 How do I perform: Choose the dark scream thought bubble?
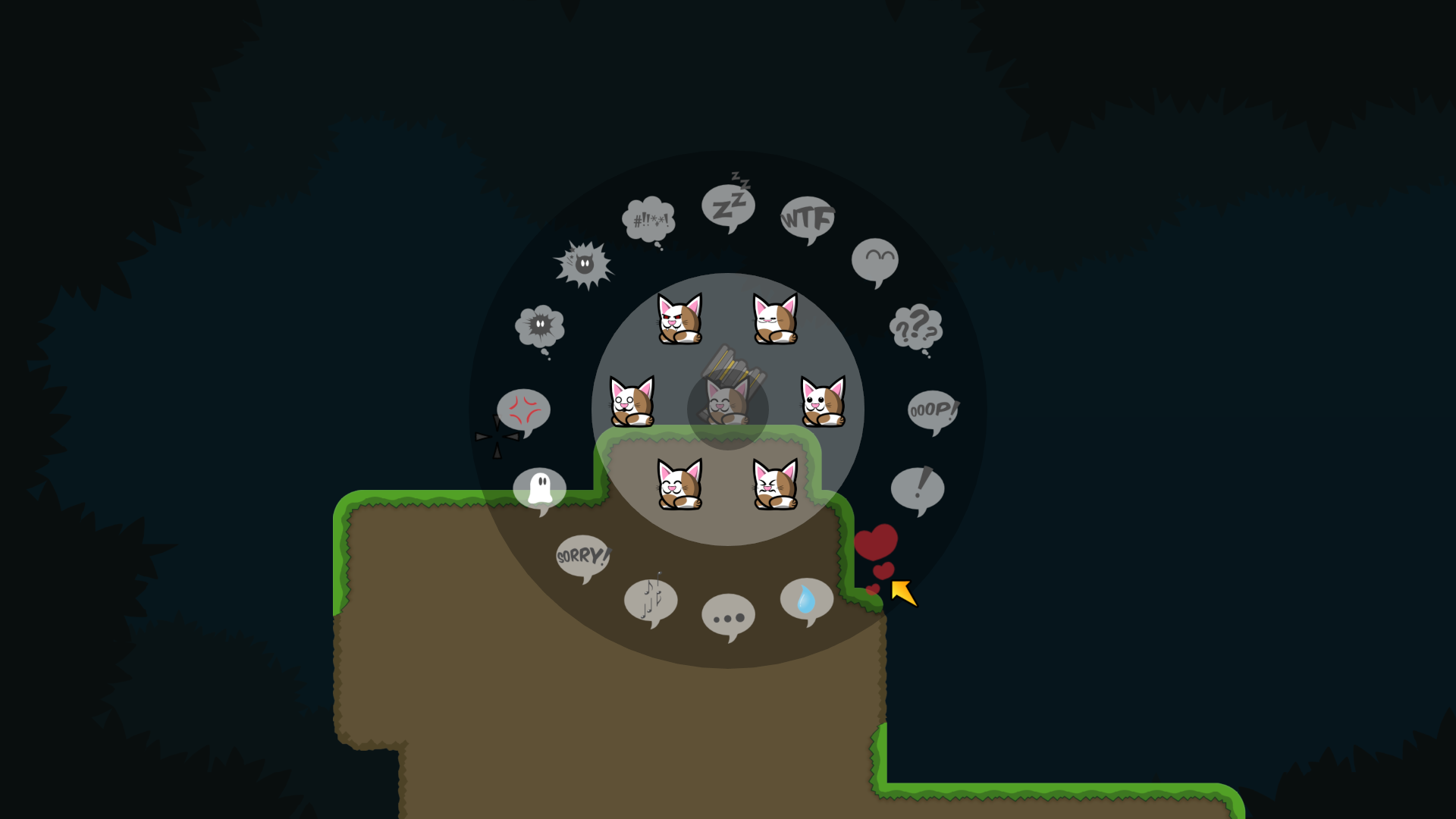pyautogui.click(x=540, y=324)
